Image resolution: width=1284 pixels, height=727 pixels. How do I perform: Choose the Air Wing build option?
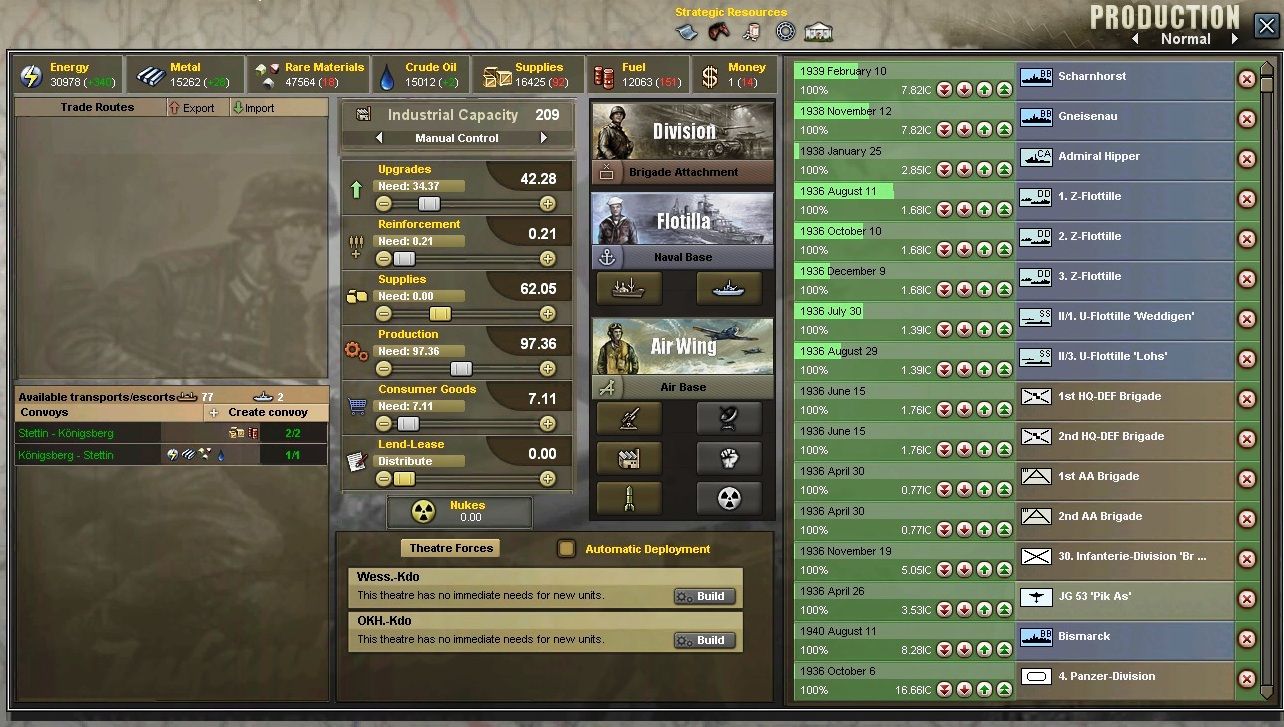click(x=683, y=346)
